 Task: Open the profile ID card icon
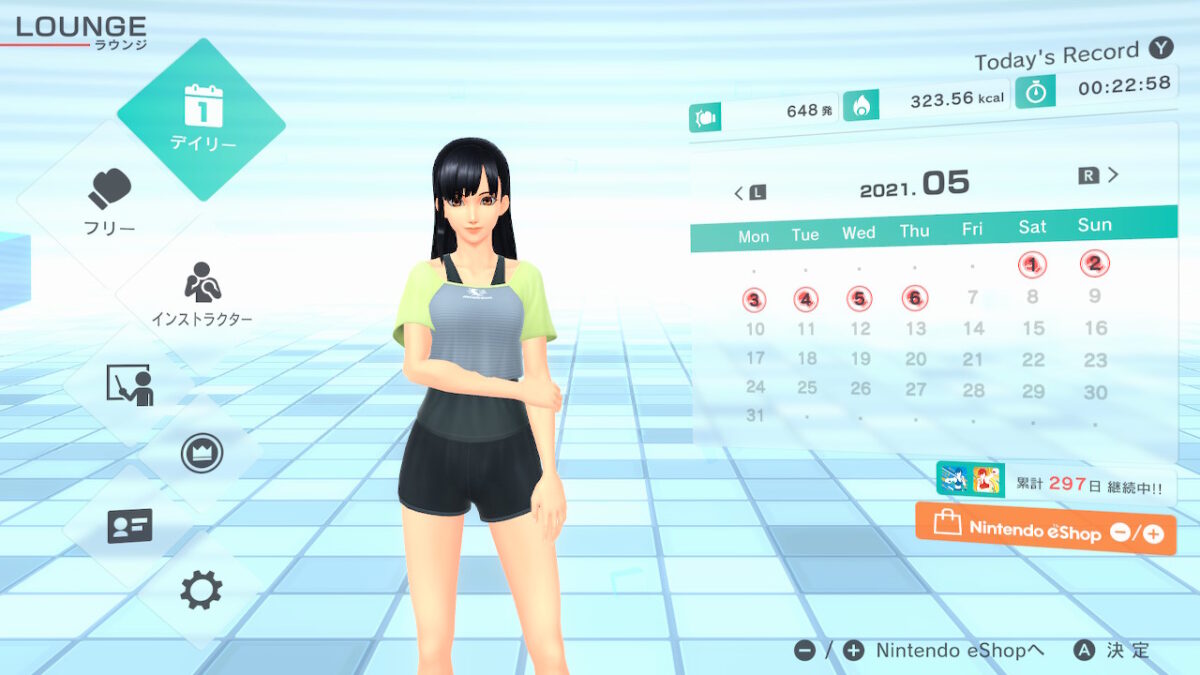pos(129,525)
